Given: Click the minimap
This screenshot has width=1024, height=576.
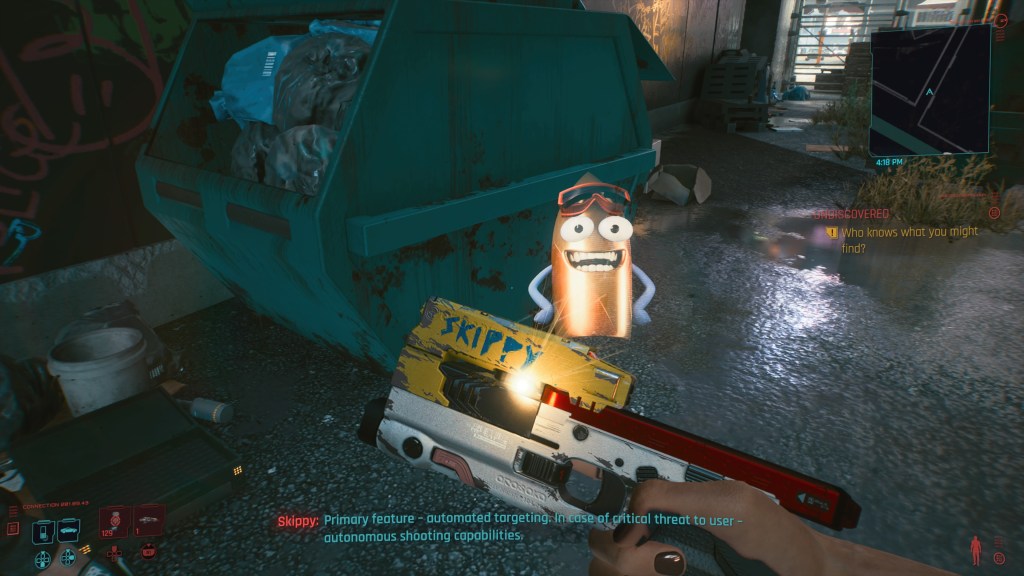Looking at the screenshot, I should 930,90.
